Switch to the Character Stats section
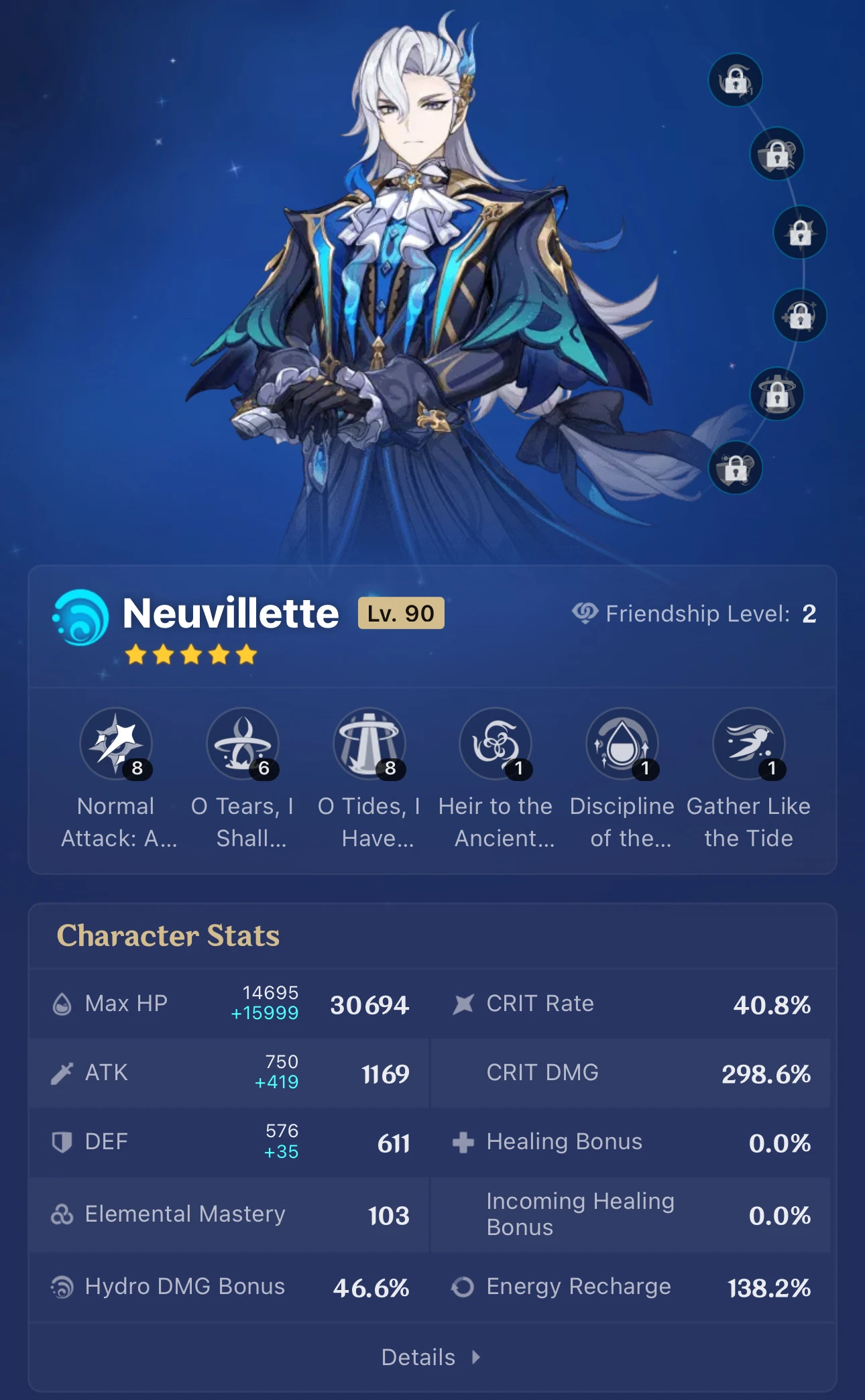This screenshot has height=1400, width=865. click(x=168, y=936)
